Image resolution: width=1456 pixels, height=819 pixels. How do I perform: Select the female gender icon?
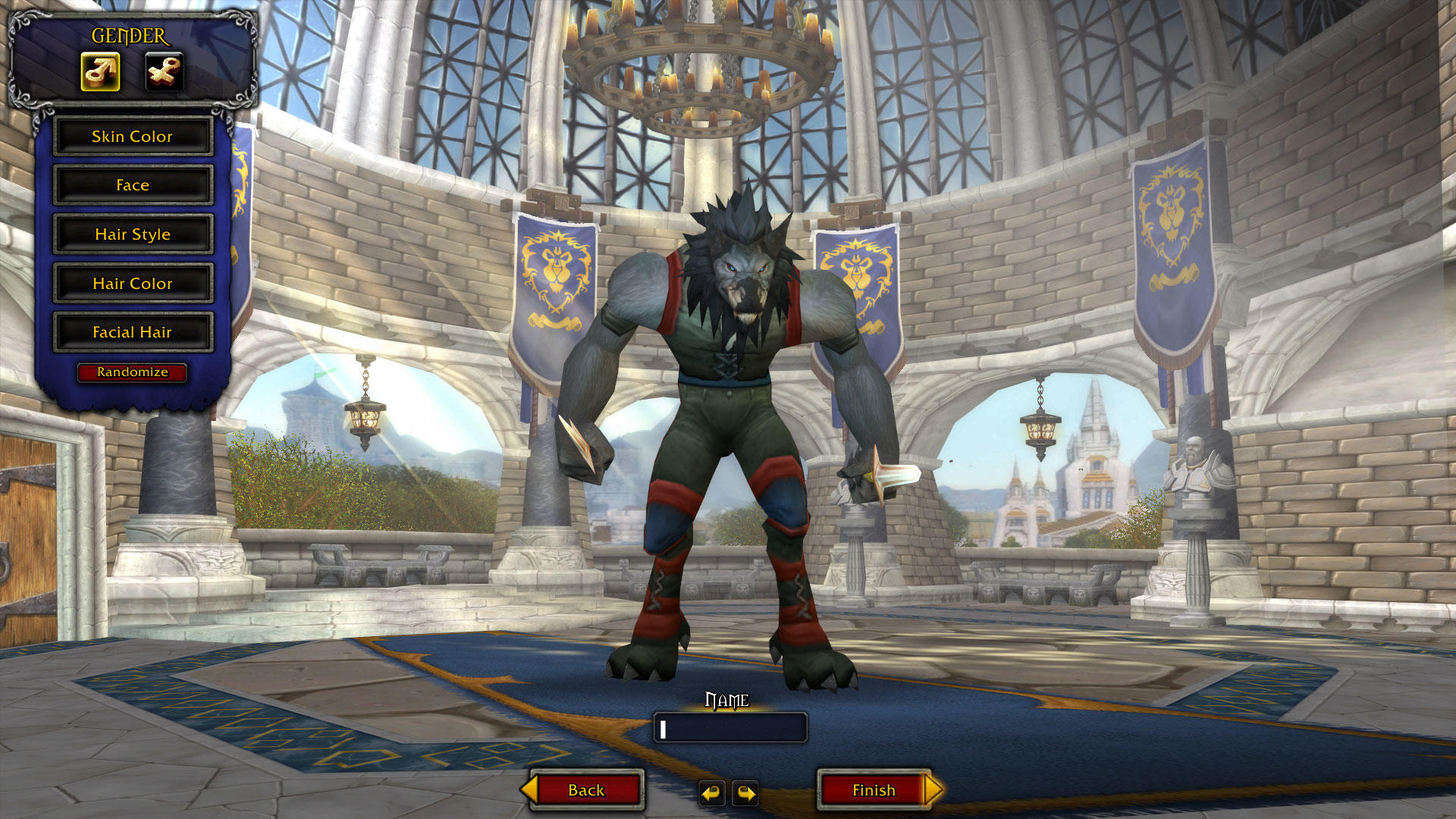click(164, 72)
